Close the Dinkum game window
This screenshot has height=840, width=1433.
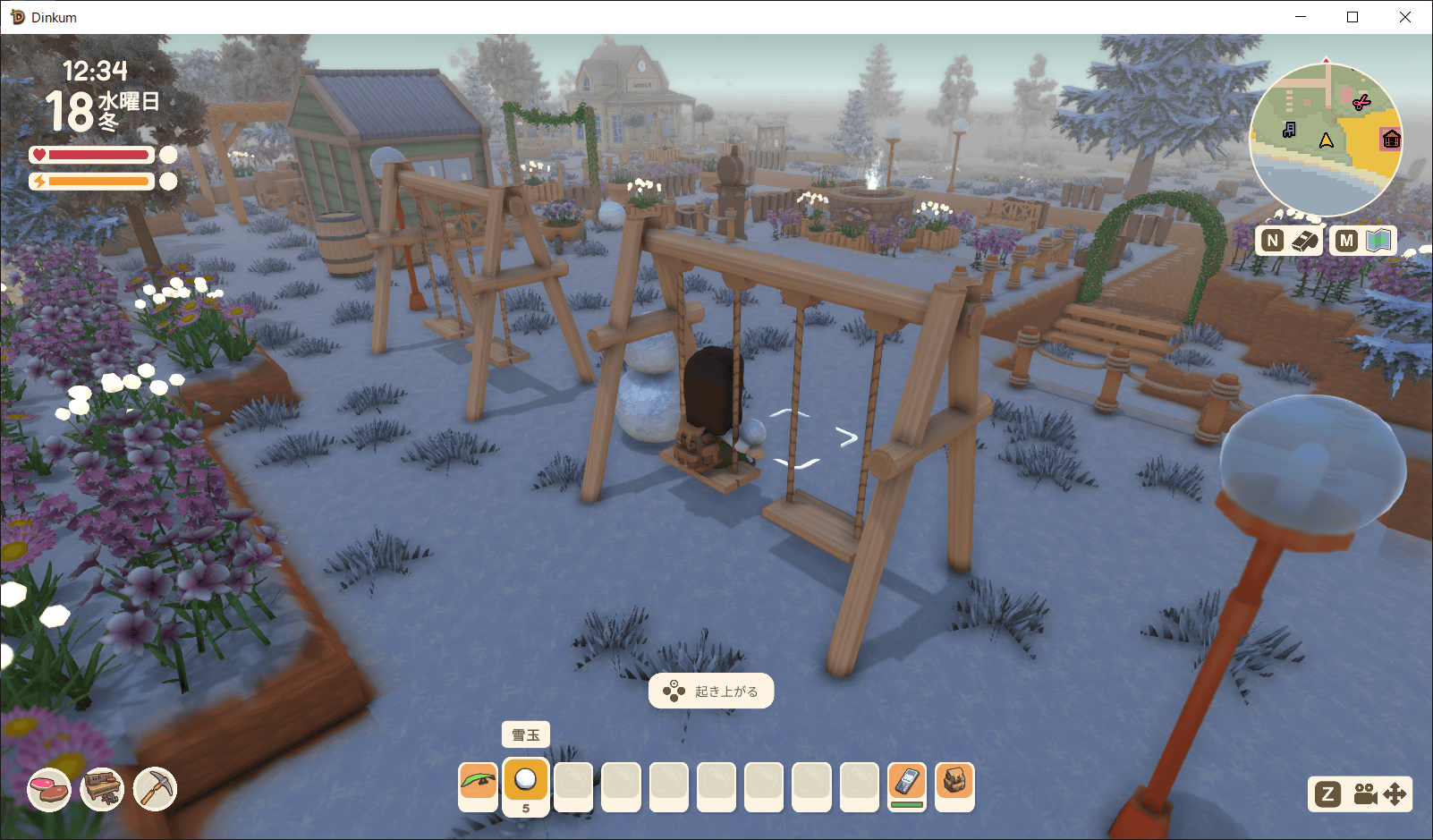tap(1404, 17)
